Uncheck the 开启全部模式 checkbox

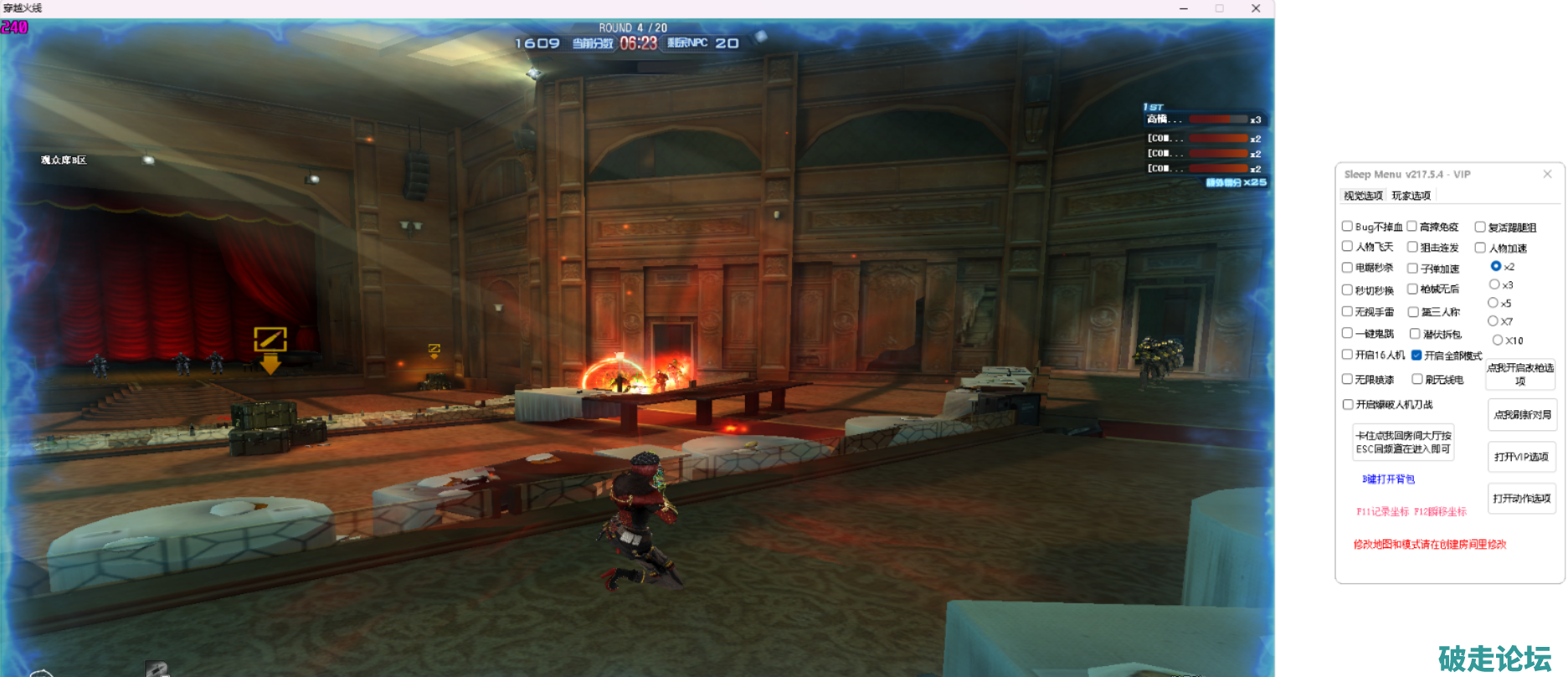[x=1416, y=355]
